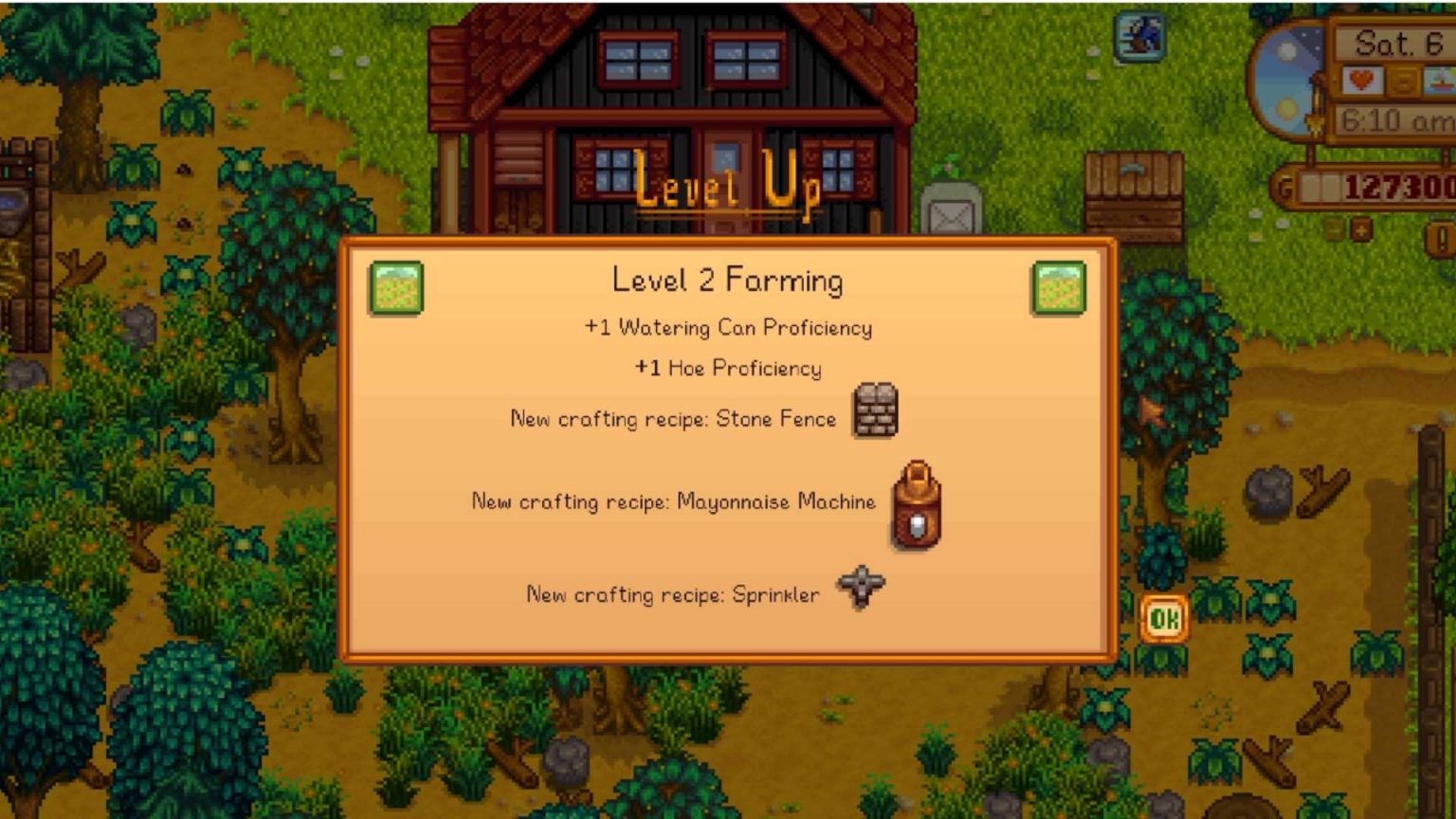
Task: Open the quest journal scroll icon
Action: pos(1402,82)
